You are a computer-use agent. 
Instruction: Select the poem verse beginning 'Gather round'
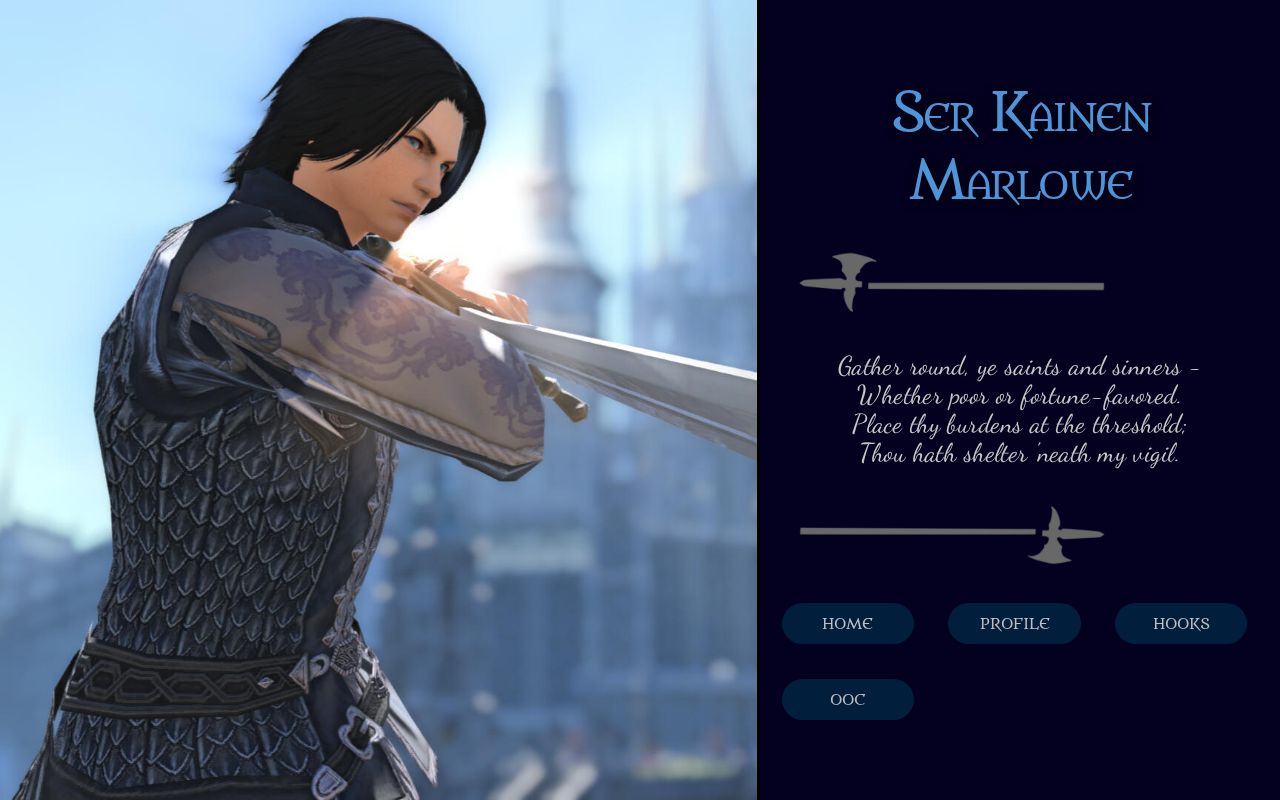tap(1018, 367)
